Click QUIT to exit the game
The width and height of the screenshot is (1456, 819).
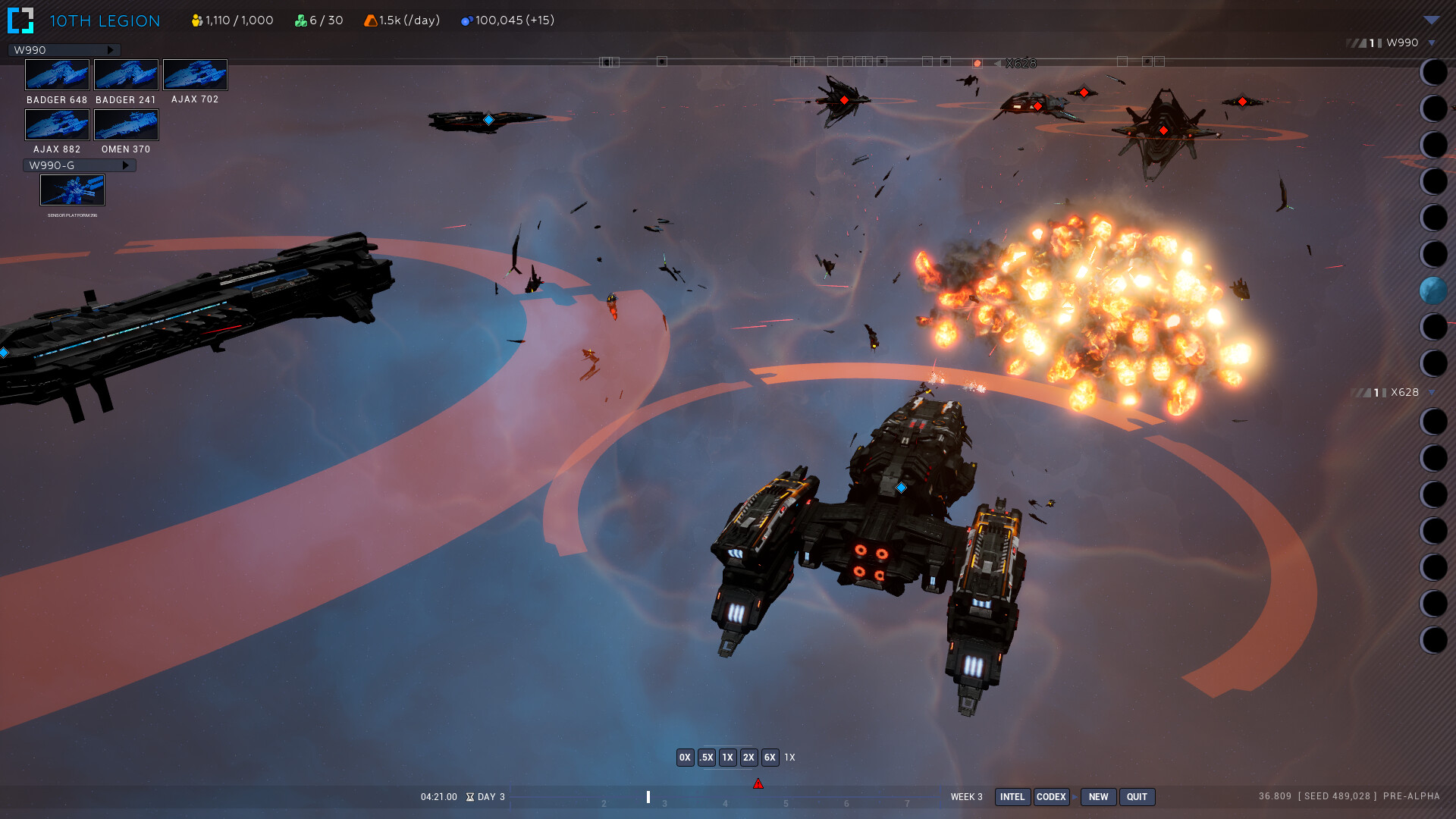(1137, 797)
